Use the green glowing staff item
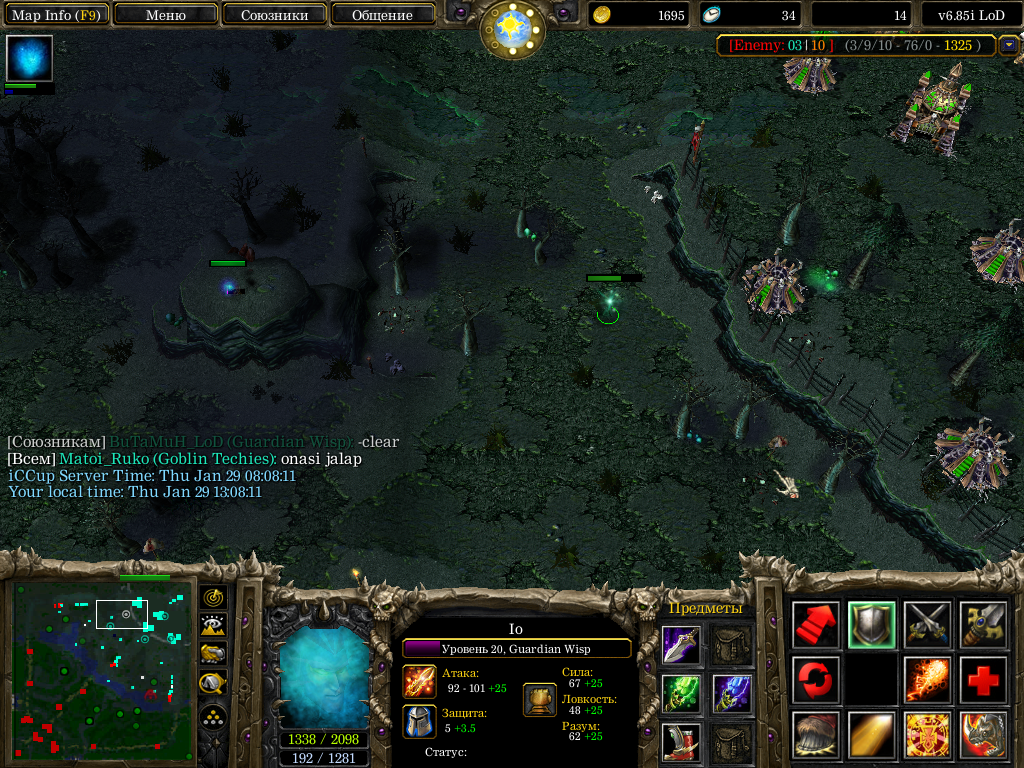Image resolution: width=1024 pixels, height=768 pixels. [680, 693]
